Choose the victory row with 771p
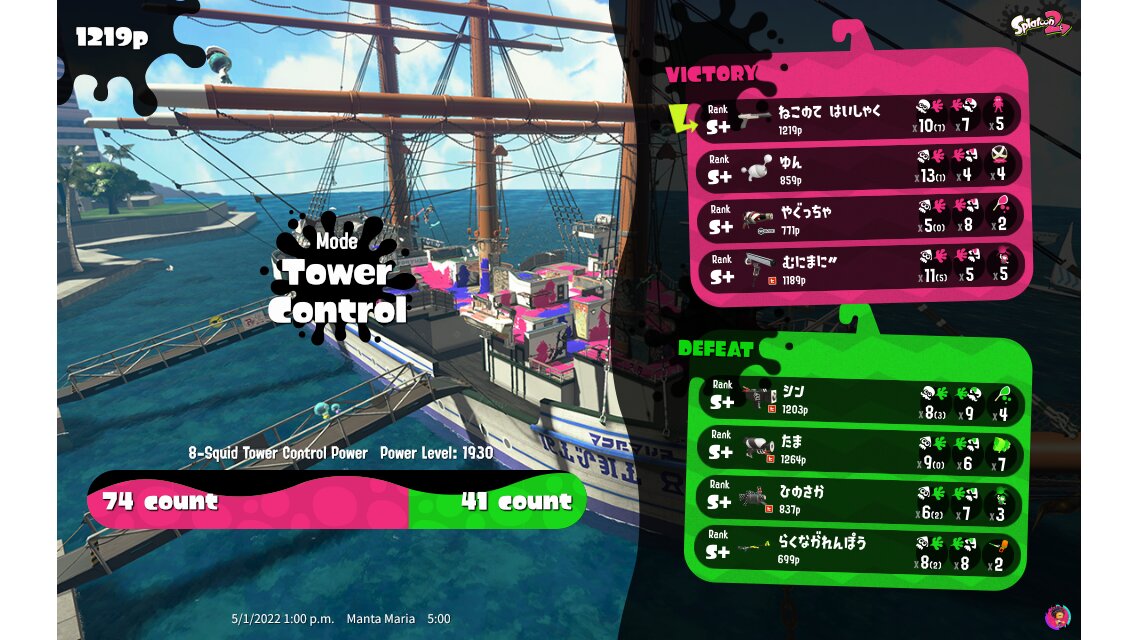The width and height of the screenshot is (1138, 640). tap(860, 218)
